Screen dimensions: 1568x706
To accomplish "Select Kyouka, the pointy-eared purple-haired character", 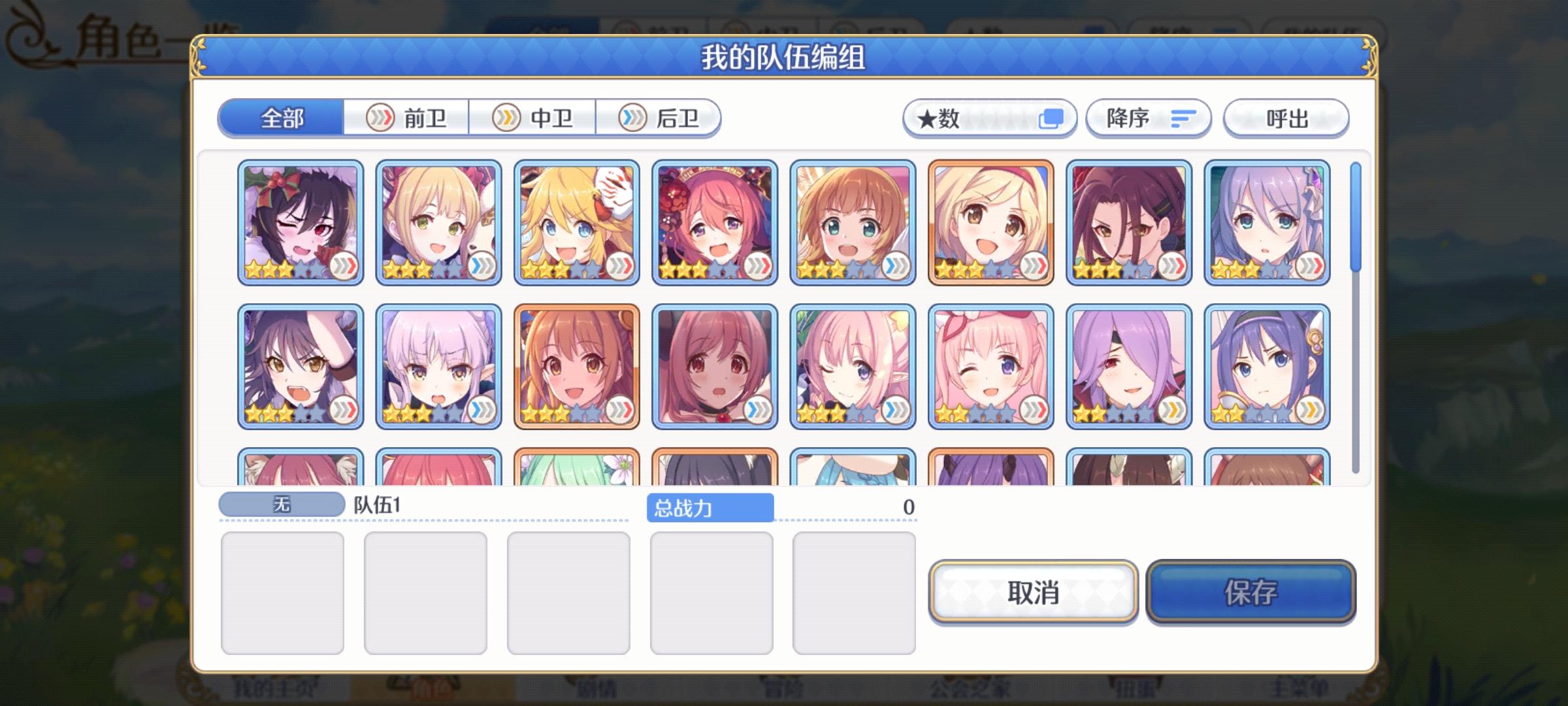I will (x=441, y=366).
